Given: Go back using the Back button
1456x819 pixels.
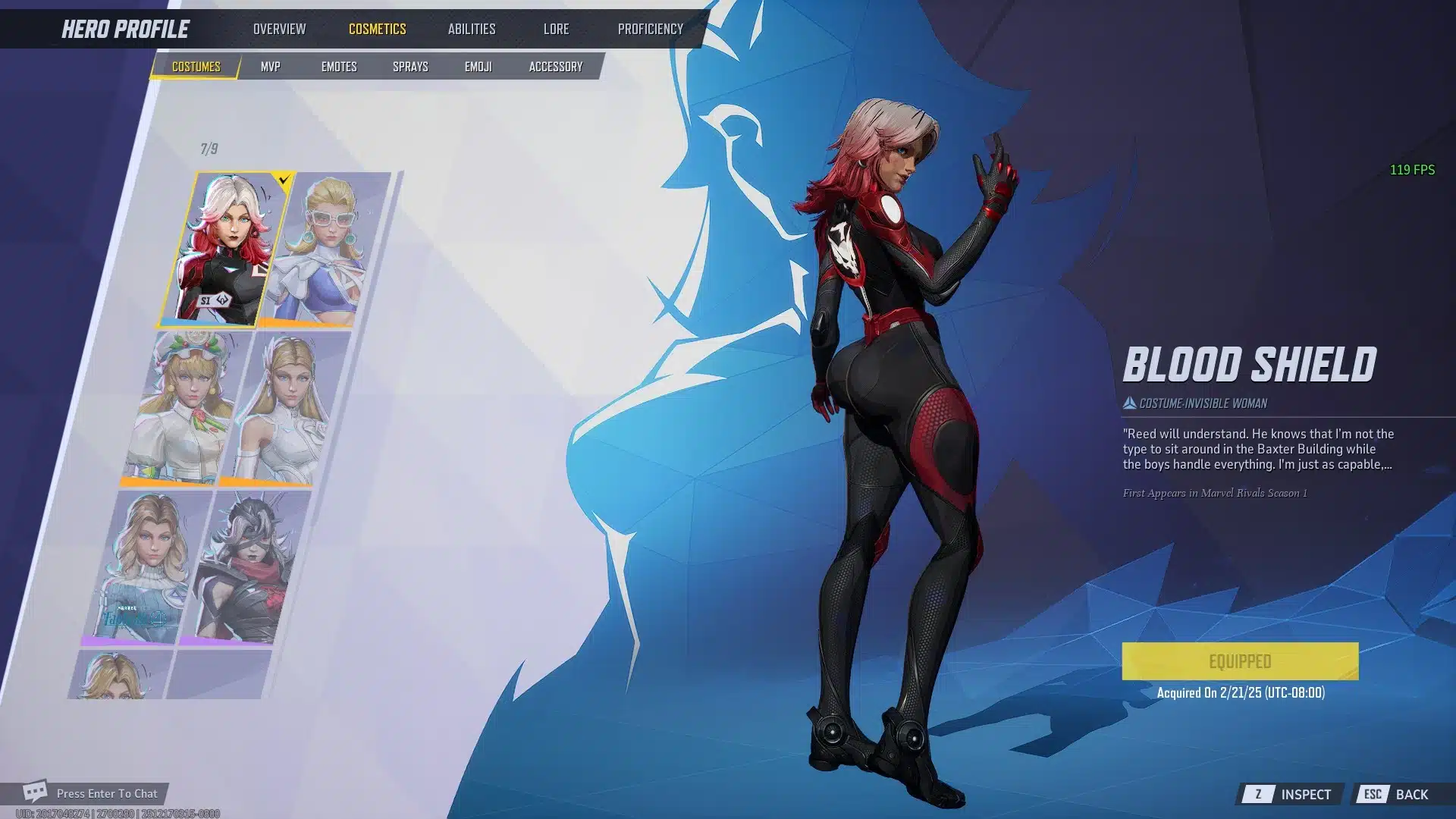Looking at the screenshot, I should coord(1398,794).
